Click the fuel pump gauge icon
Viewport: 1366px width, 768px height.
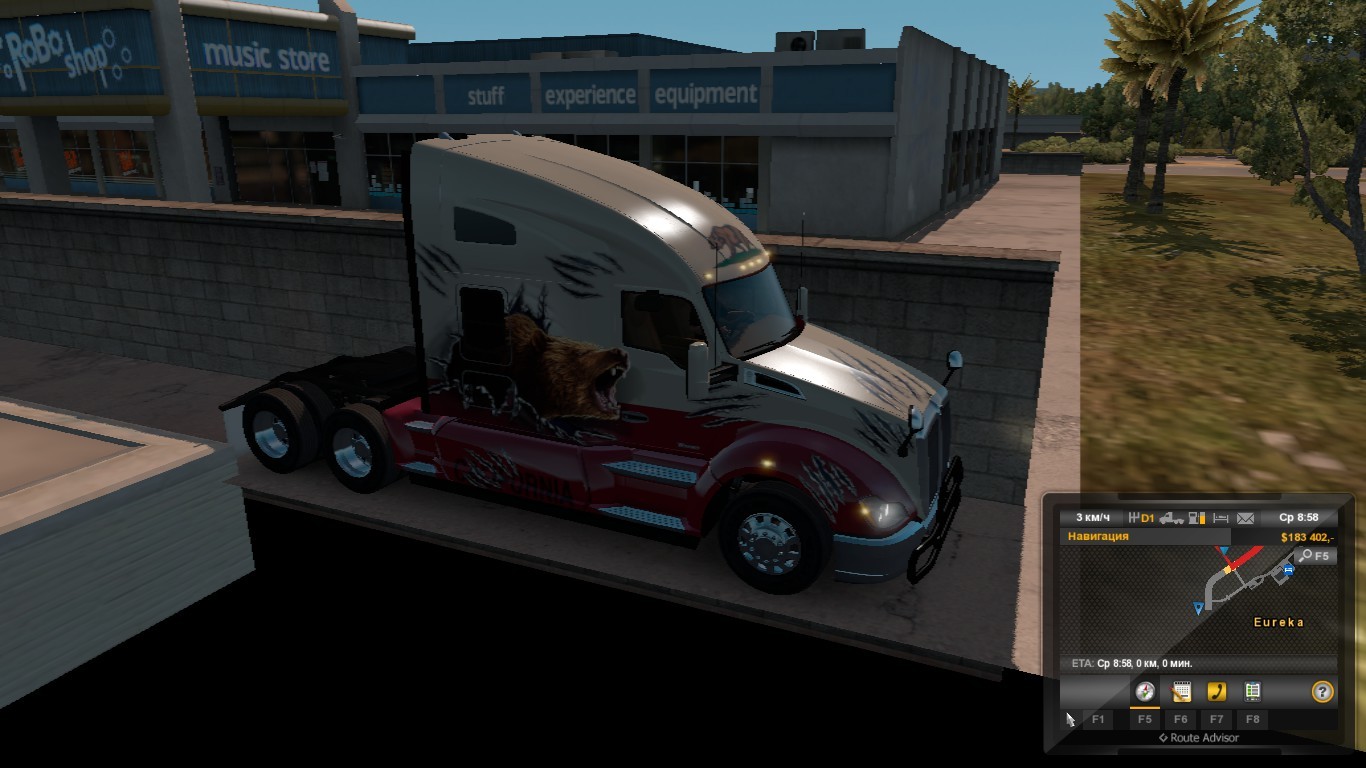[1196, 518]
